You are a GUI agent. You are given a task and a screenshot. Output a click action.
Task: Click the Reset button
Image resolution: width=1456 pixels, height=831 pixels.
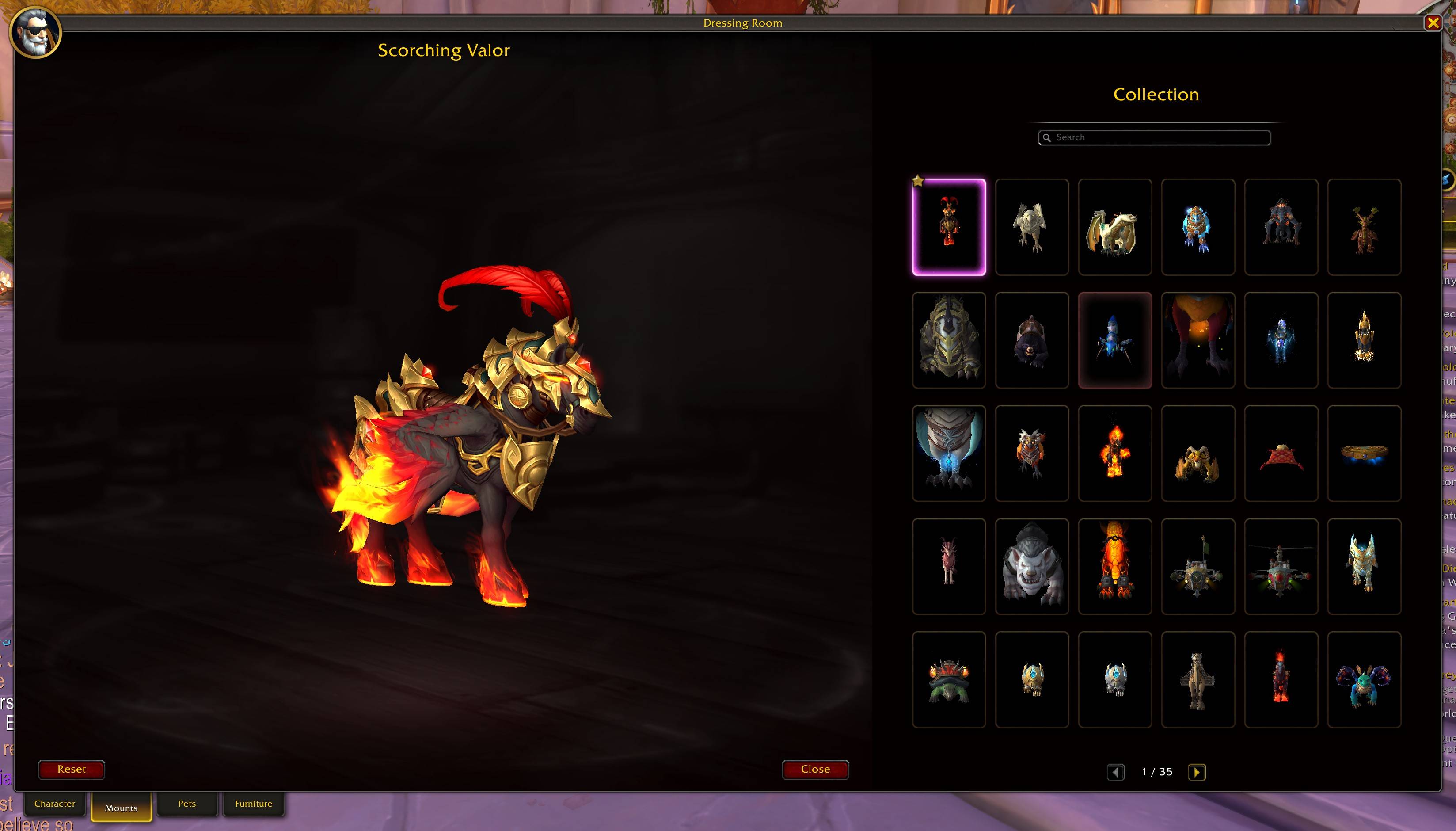pos(71,769)
